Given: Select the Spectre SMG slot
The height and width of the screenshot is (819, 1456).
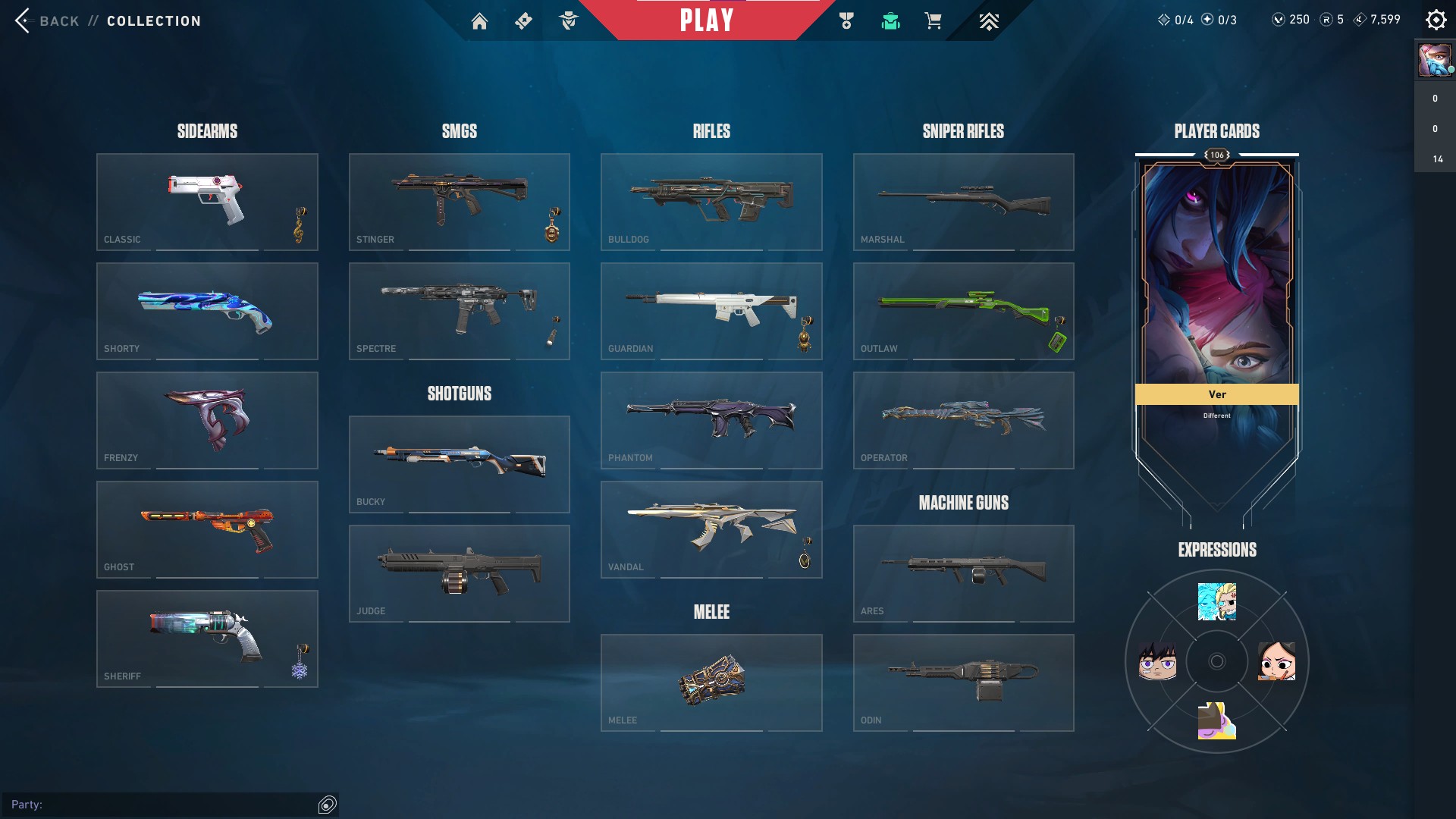Looking at the screenshot, I should coord(459,311).
